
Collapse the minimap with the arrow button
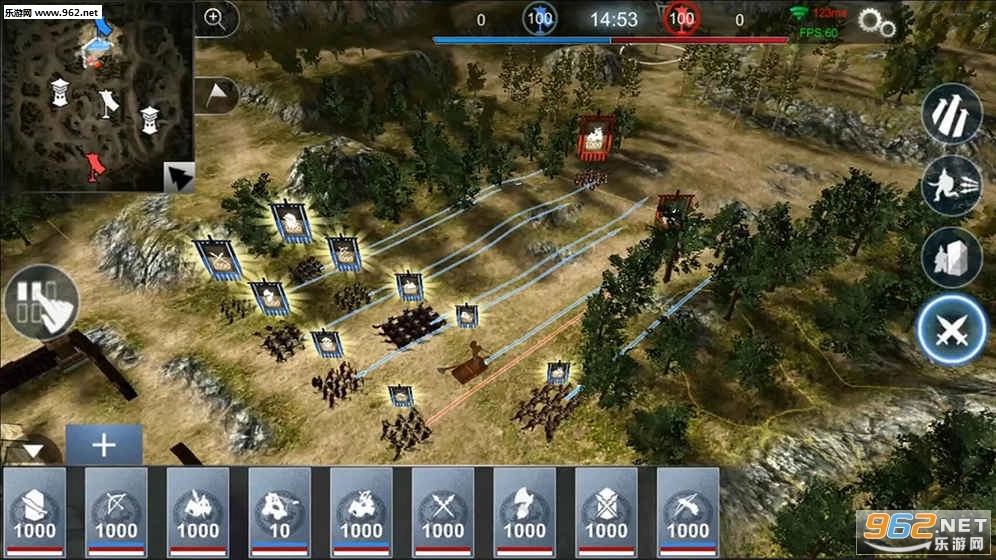(x=178, y=176)
